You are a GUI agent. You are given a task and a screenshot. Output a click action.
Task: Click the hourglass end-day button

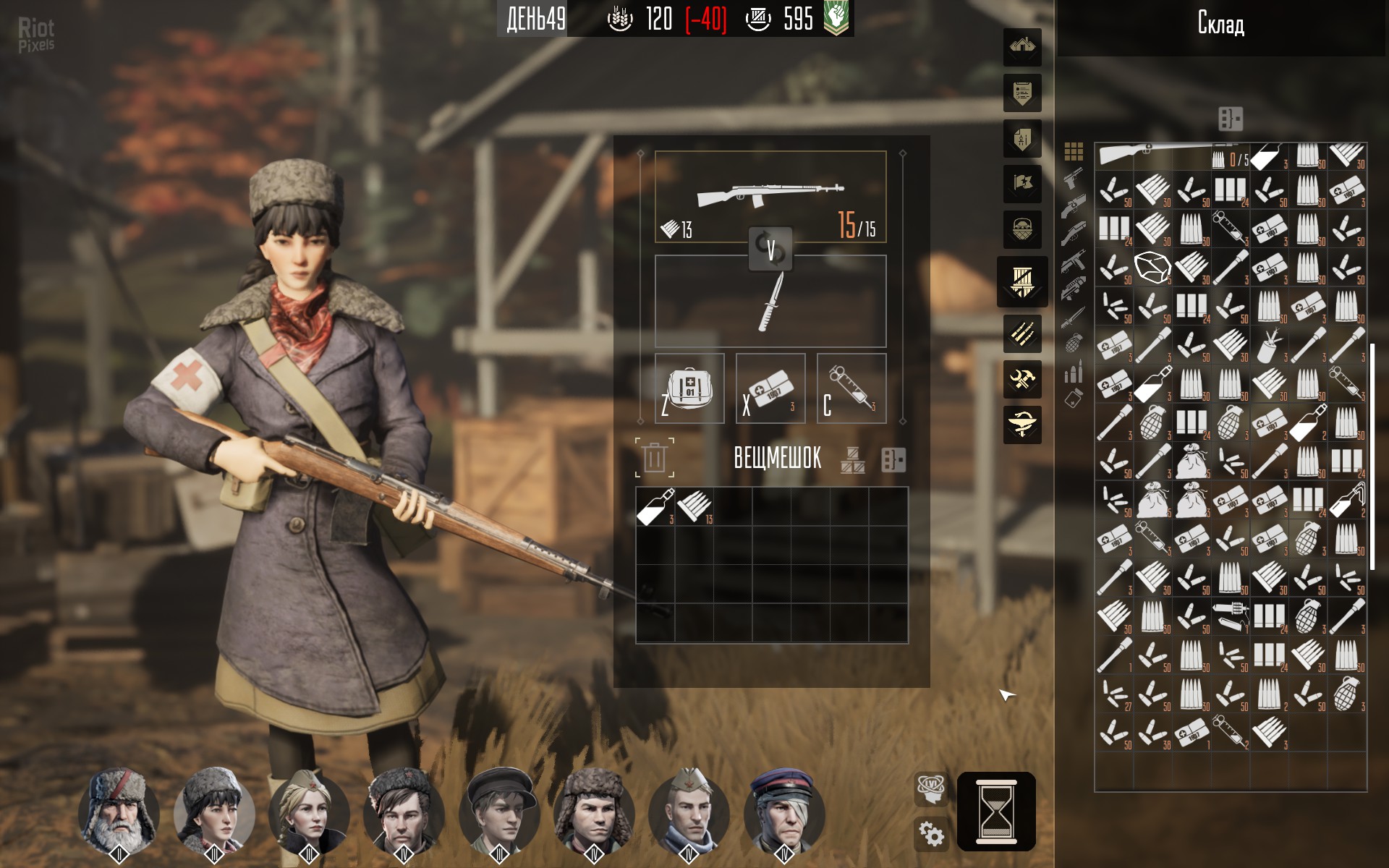coord(996,812)
